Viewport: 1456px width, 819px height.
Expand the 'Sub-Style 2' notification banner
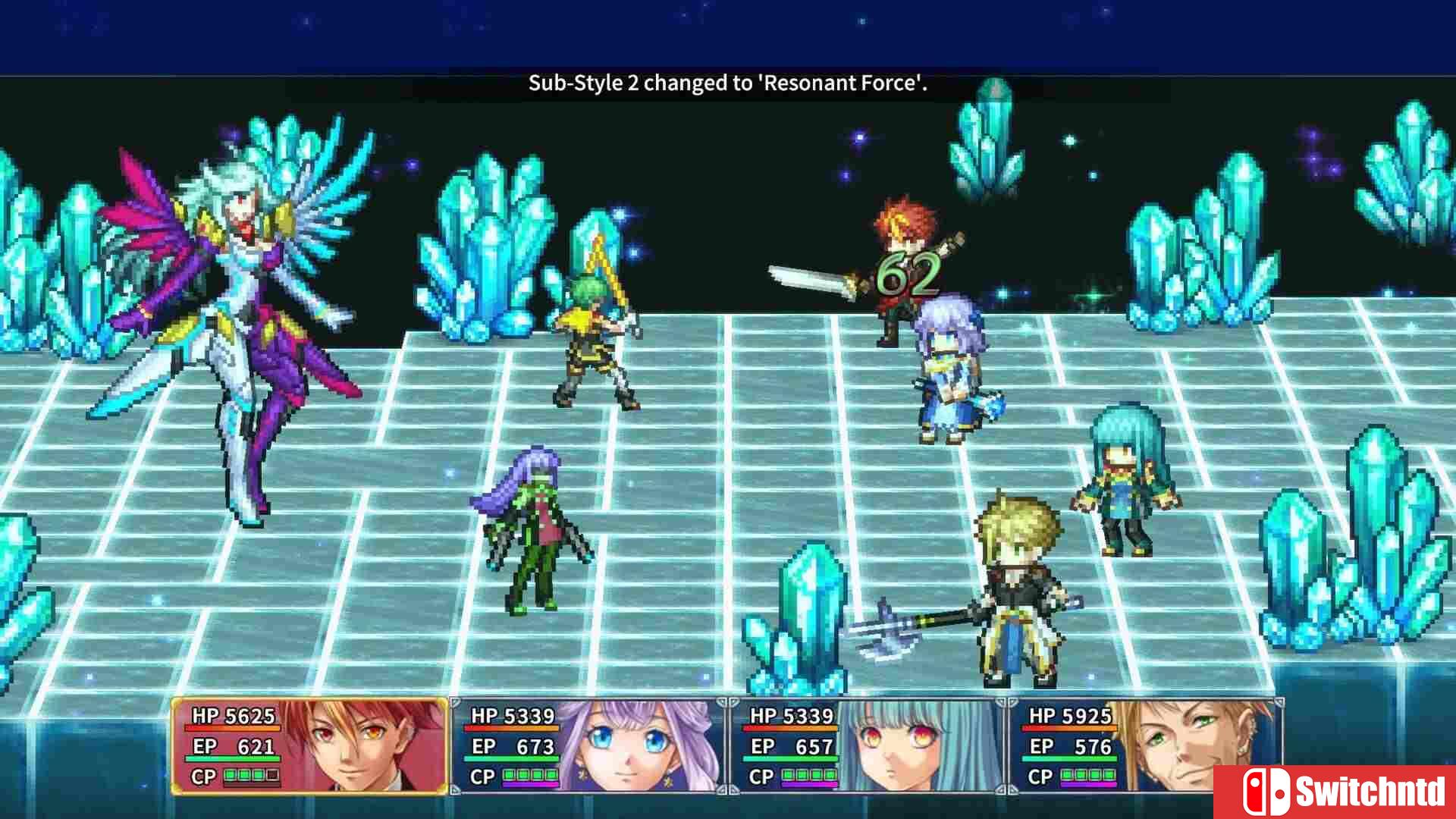[728, 84]
